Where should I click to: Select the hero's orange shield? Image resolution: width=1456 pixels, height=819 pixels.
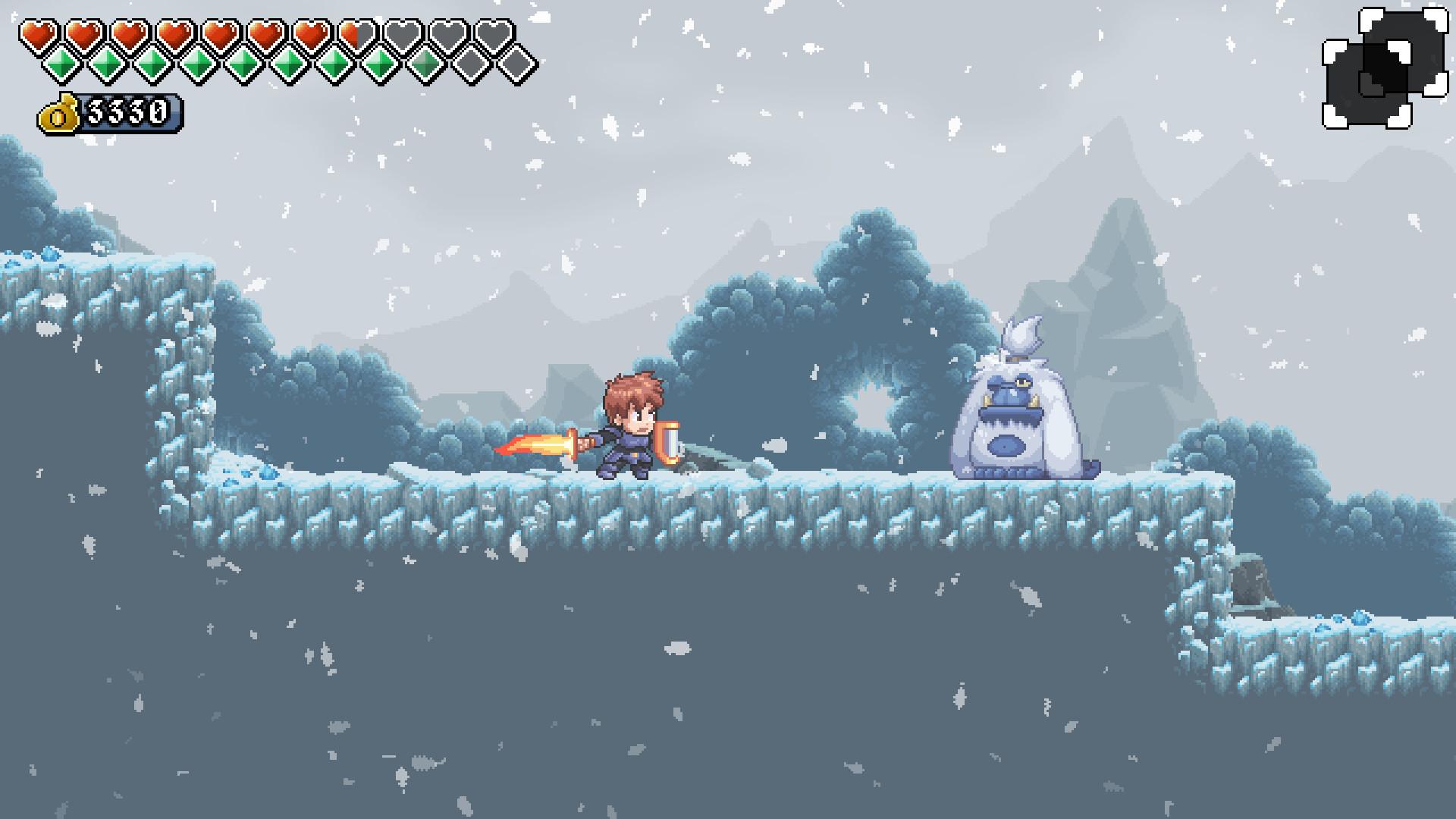click(669, 444)
